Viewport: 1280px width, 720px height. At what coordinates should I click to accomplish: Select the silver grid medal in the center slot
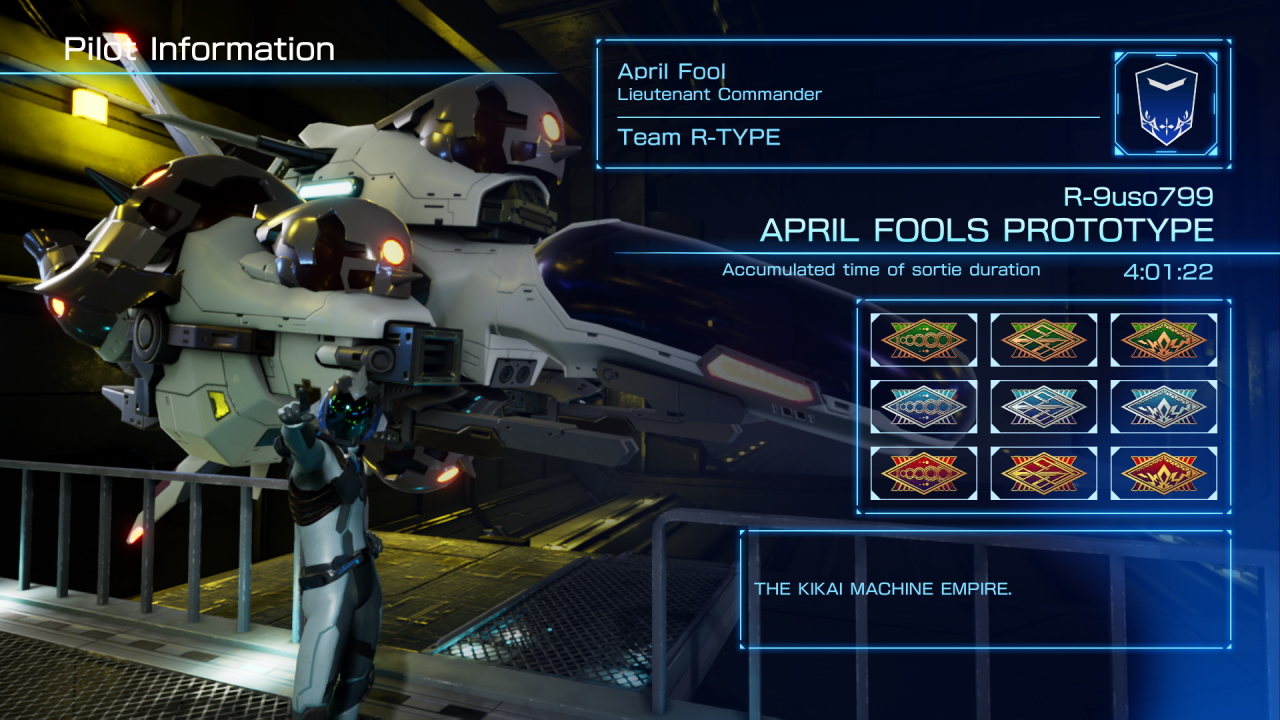click(x=1043, y=406)
